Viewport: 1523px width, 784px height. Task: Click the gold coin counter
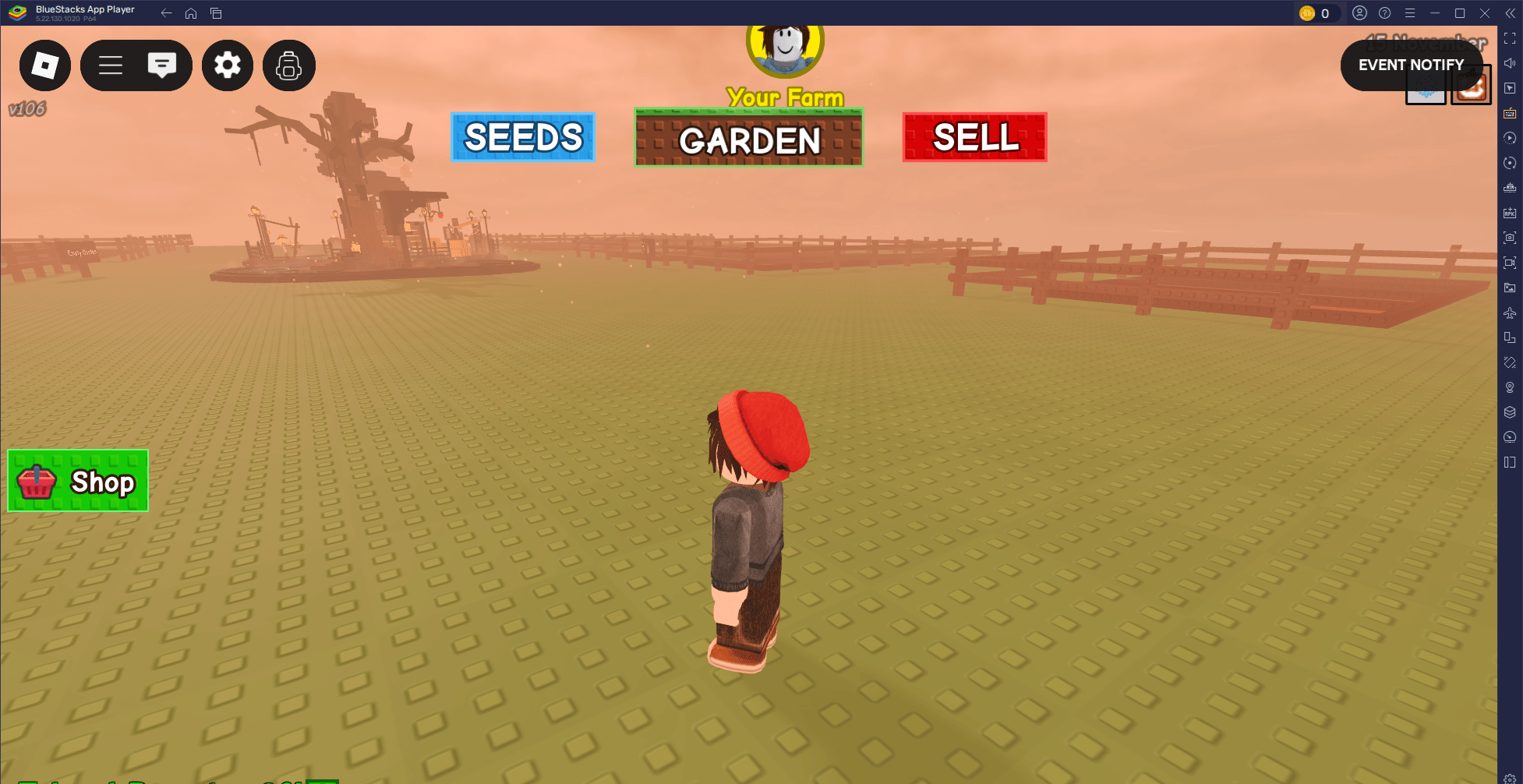tap(1319, 12)
